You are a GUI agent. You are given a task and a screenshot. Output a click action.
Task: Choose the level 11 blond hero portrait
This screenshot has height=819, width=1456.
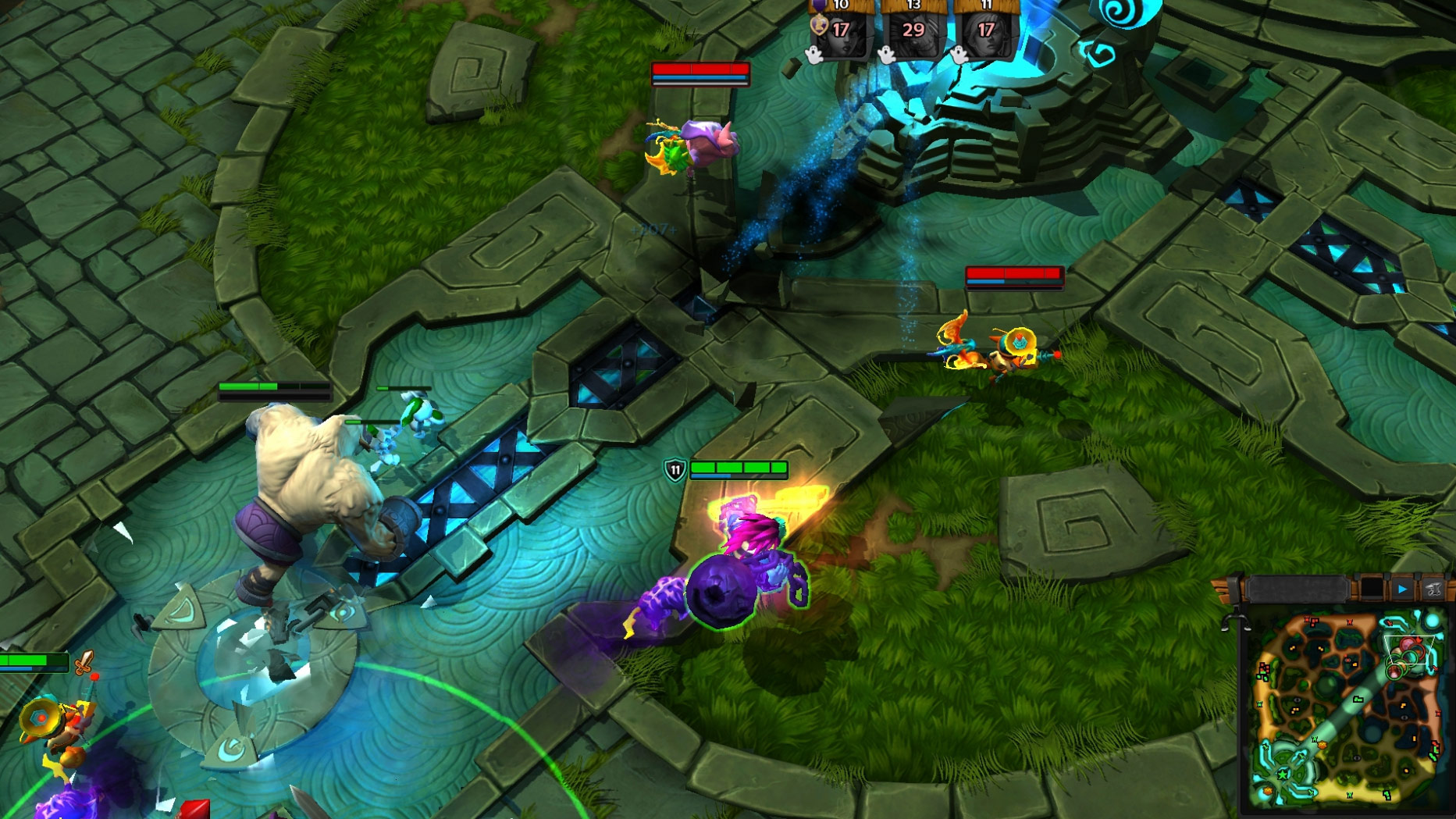click(x=986, y=31)
